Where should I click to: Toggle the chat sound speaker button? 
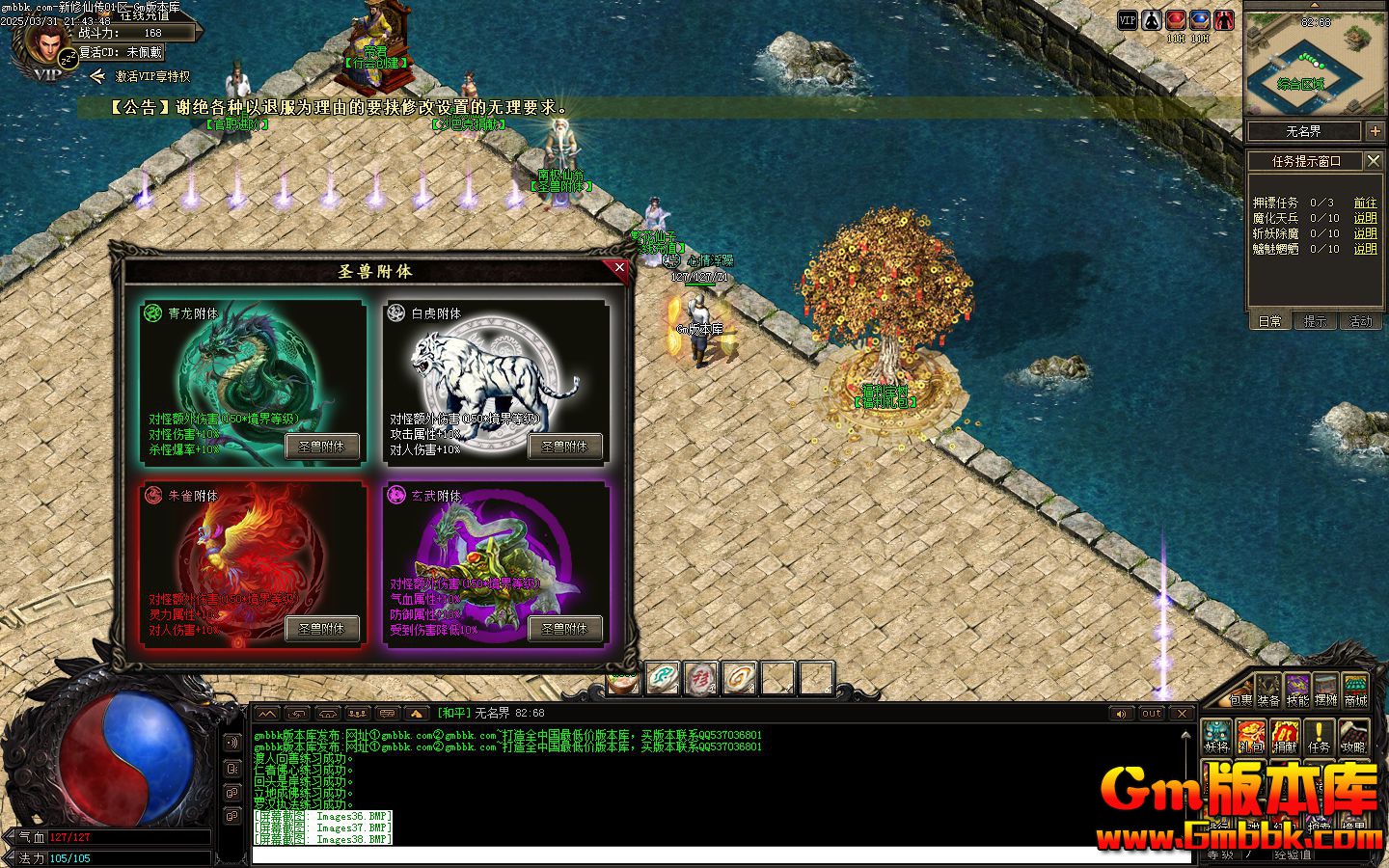pyautogui.click(x=1120, y=714)
